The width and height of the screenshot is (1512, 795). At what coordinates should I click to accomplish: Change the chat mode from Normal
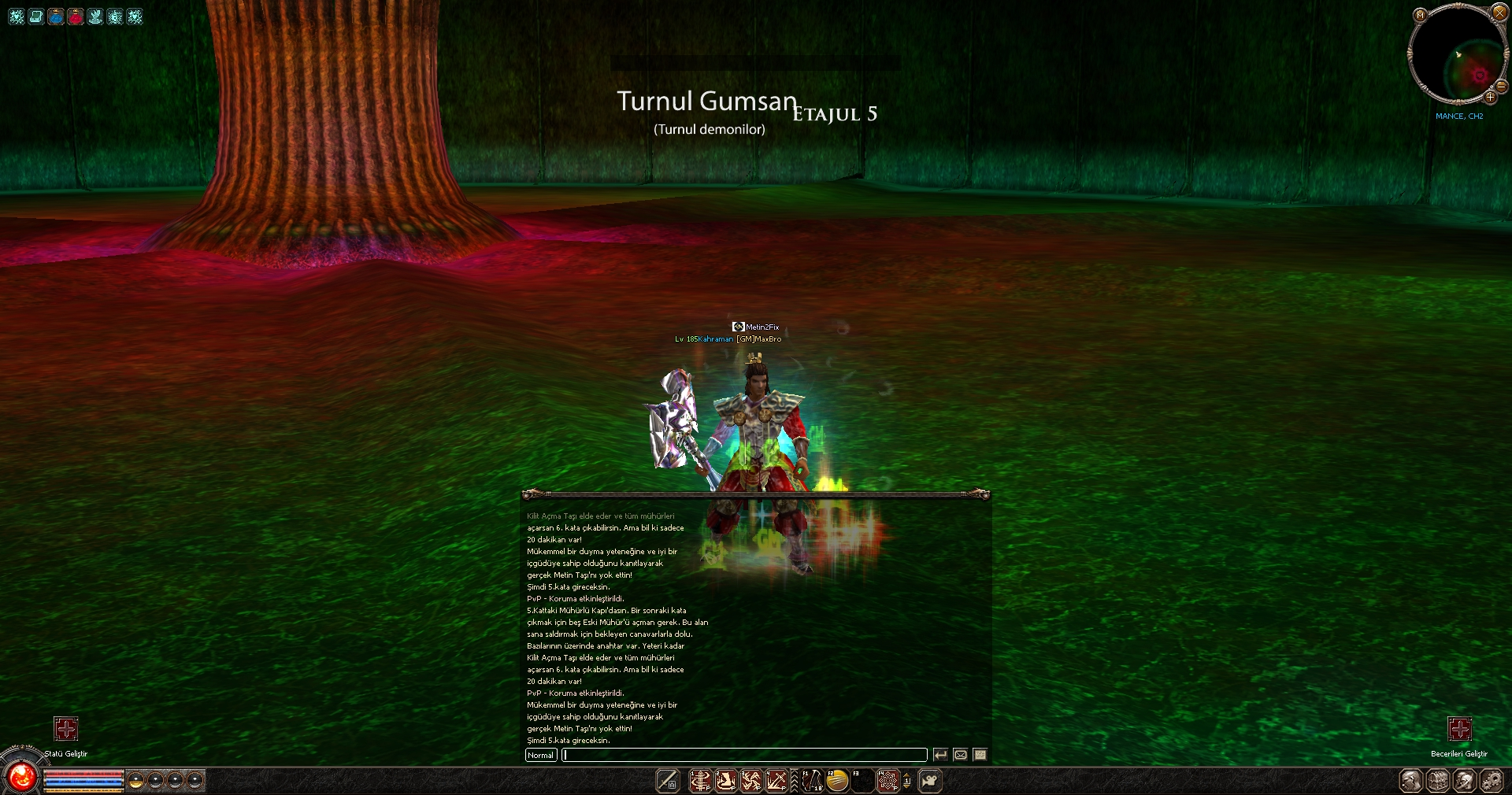pyautogui.click(x=541, y=755)
